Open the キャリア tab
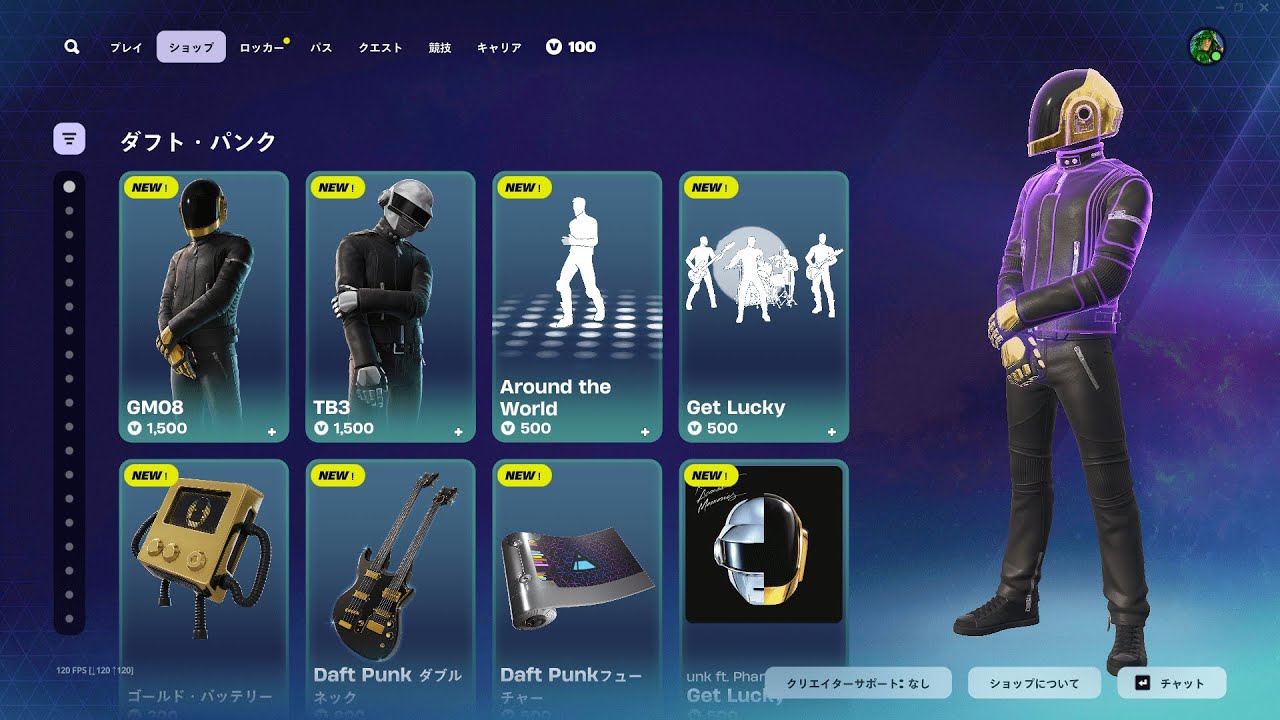The width and height of the screenshot is (1280, 720). click(499, 47)
